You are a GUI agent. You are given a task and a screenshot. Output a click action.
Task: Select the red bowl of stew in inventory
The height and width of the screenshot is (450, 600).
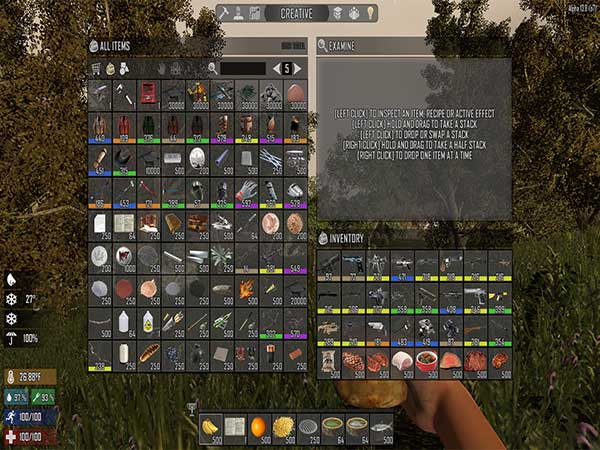(x=426, y=361)
